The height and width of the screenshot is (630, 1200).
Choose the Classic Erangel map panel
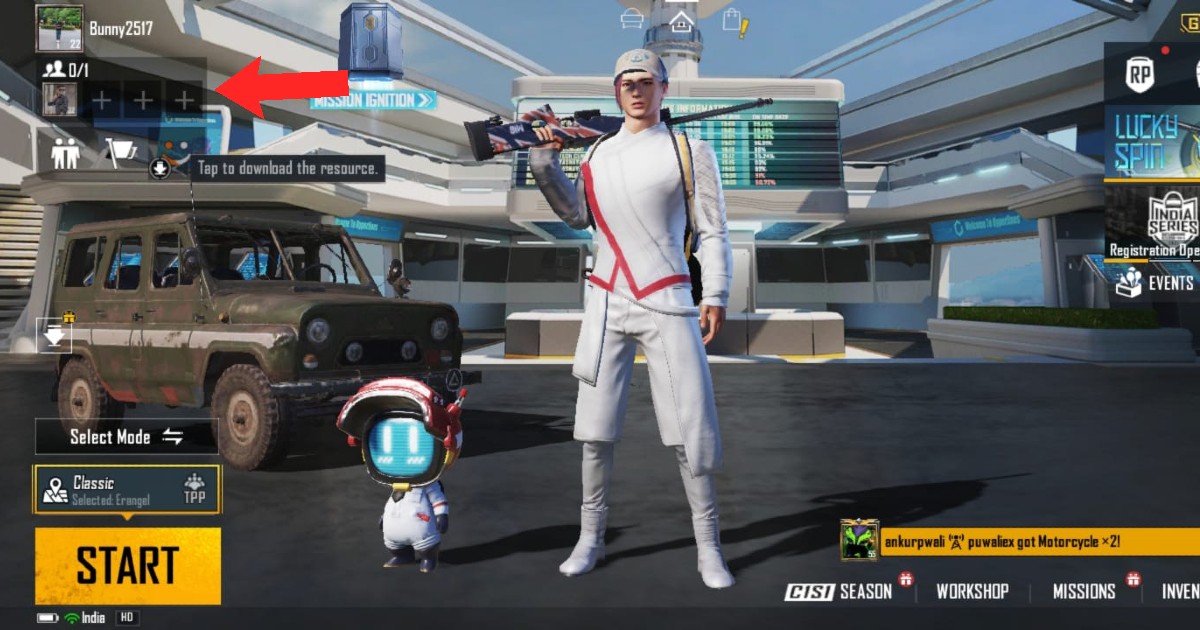coord(127,490)
